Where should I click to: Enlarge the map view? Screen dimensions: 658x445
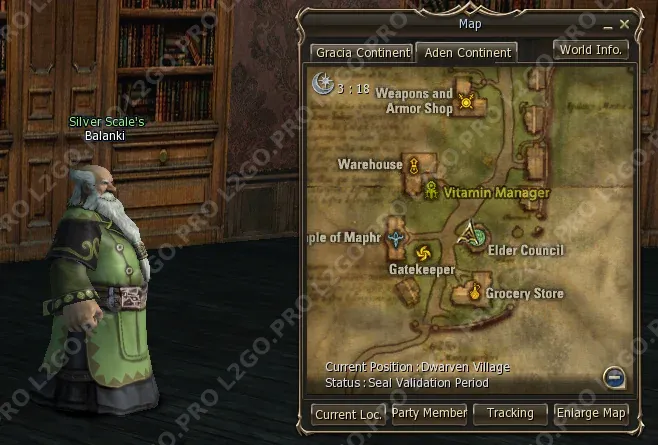(x=591, y=413)
